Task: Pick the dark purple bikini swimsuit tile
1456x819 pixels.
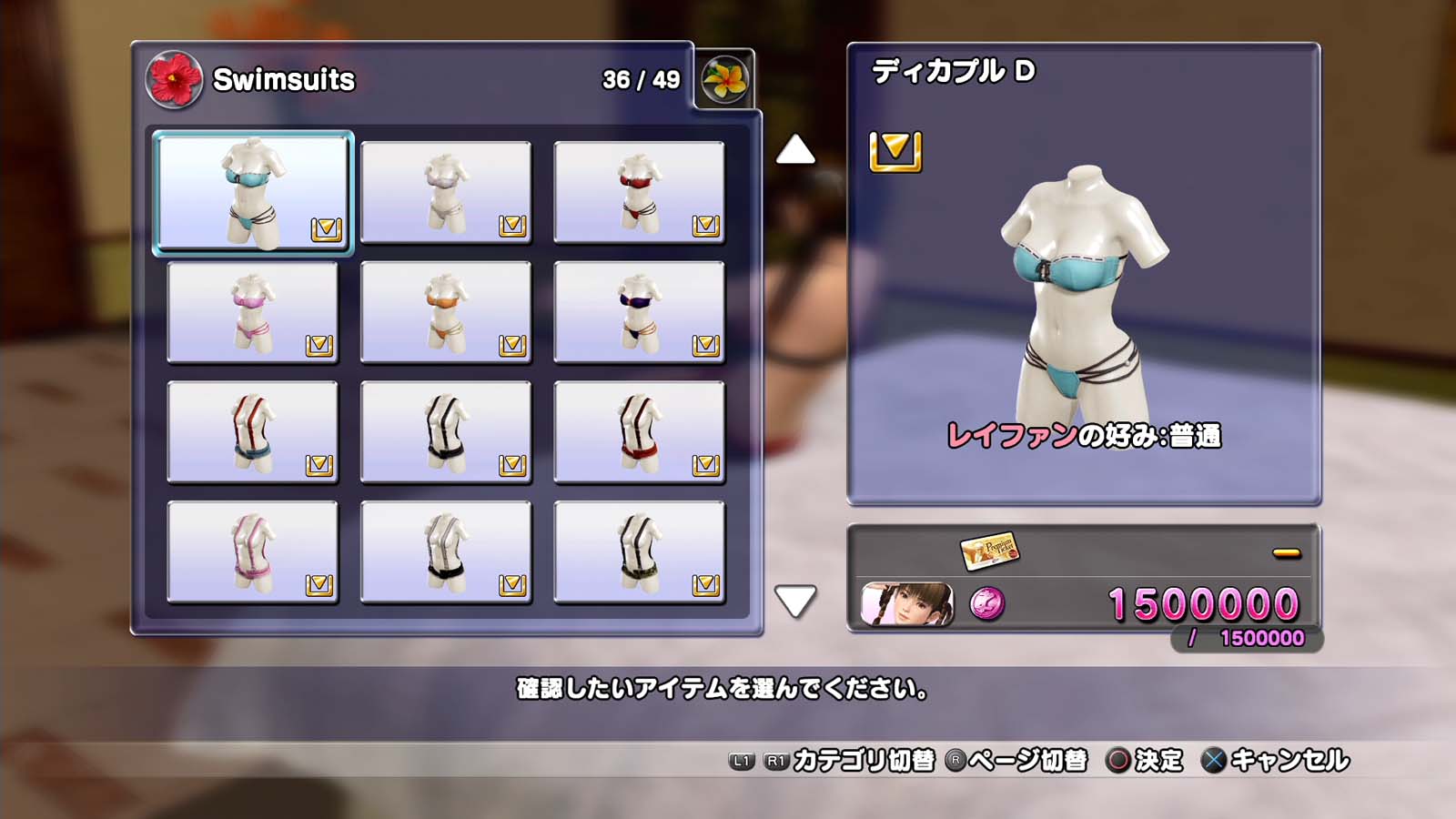Action: tap(639, 312)
